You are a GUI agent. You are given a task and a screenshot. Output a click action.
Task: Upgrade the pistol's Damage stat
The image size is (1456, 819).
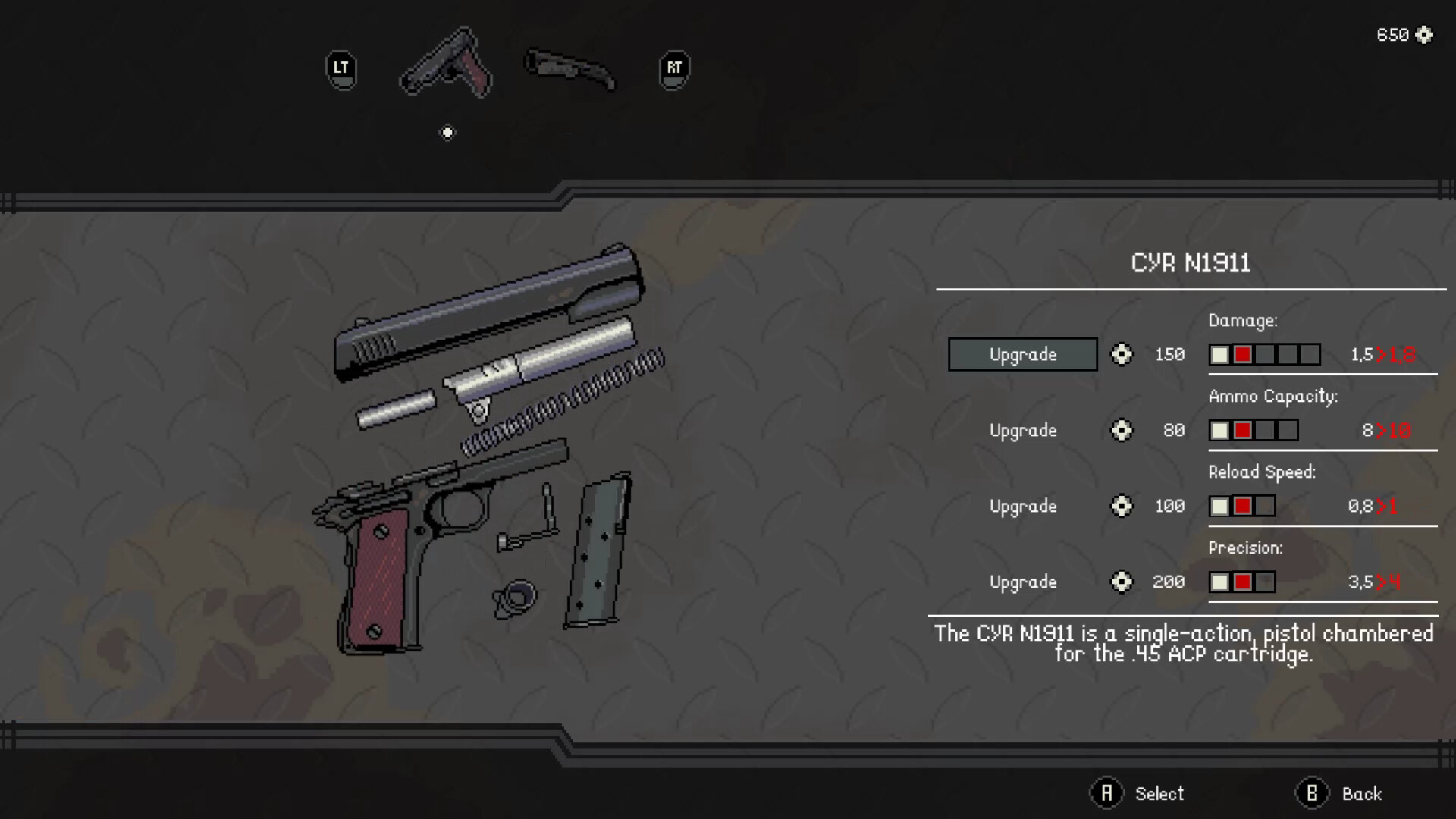[1022, 354]
